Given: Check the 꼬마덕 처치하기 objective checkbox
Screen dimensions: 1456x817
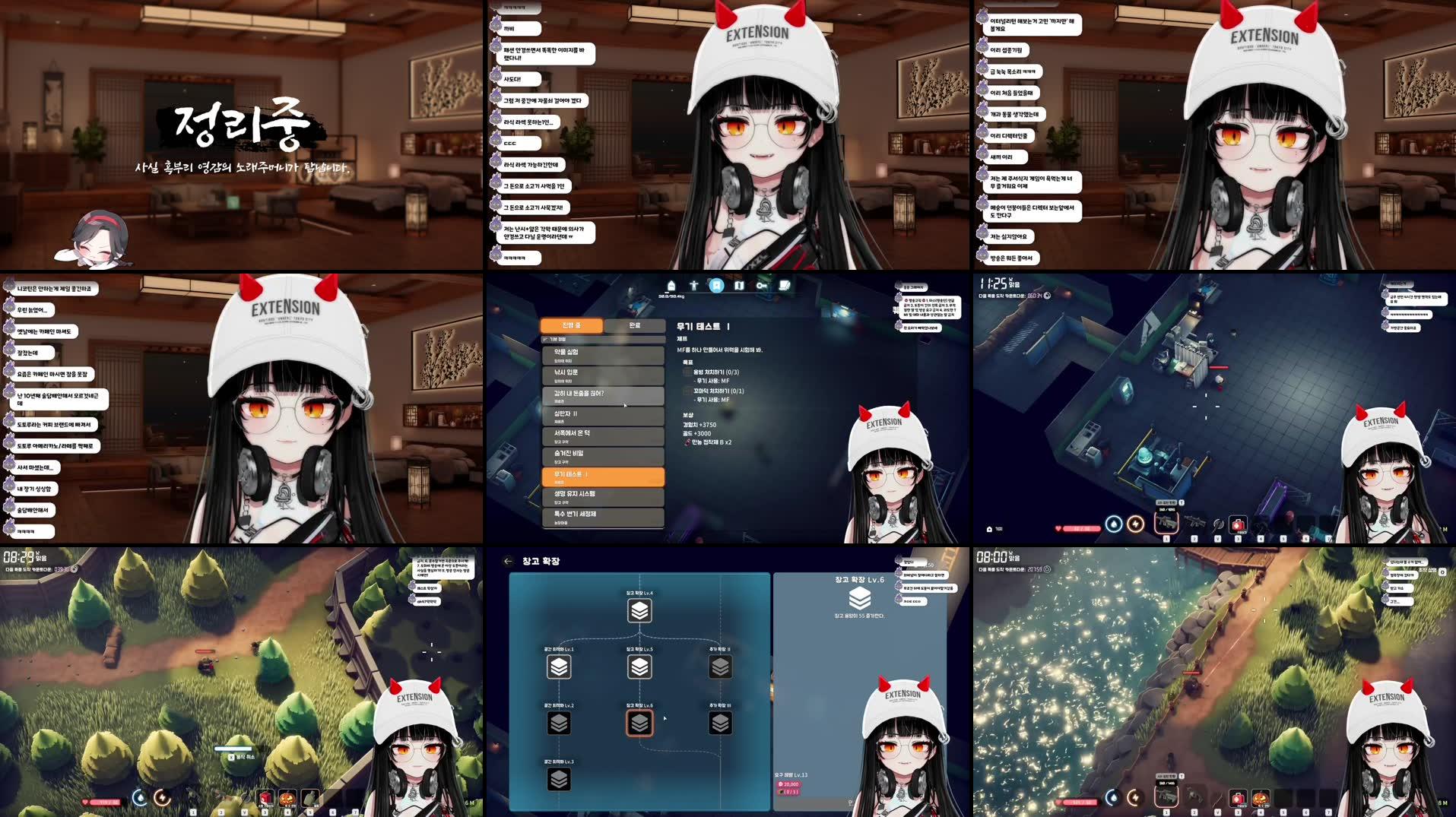Looking at the screenshot, I should (687, 392).
